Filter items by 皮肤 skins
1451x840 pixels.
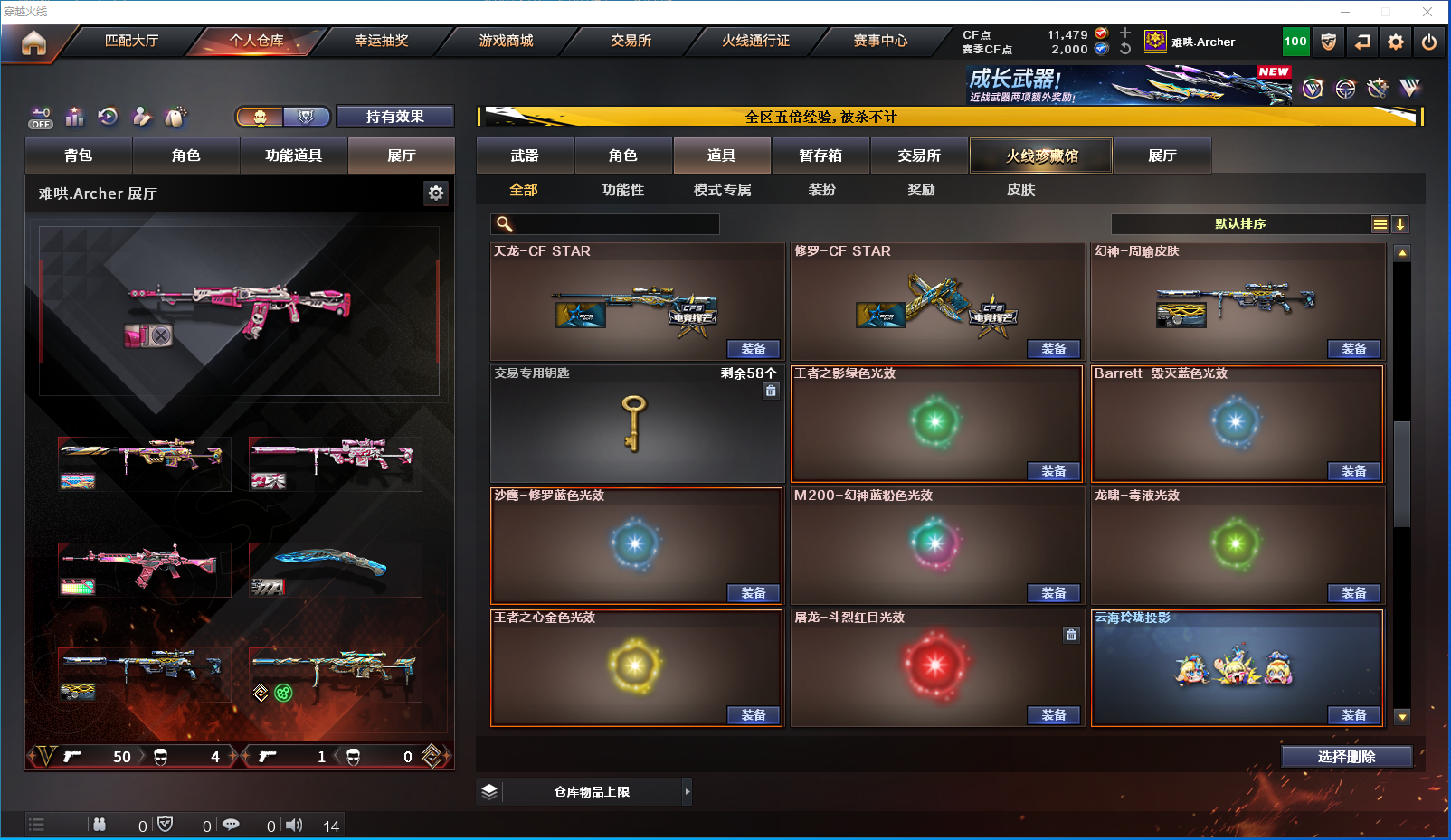pyautogui.click(x=1020, y=190)
